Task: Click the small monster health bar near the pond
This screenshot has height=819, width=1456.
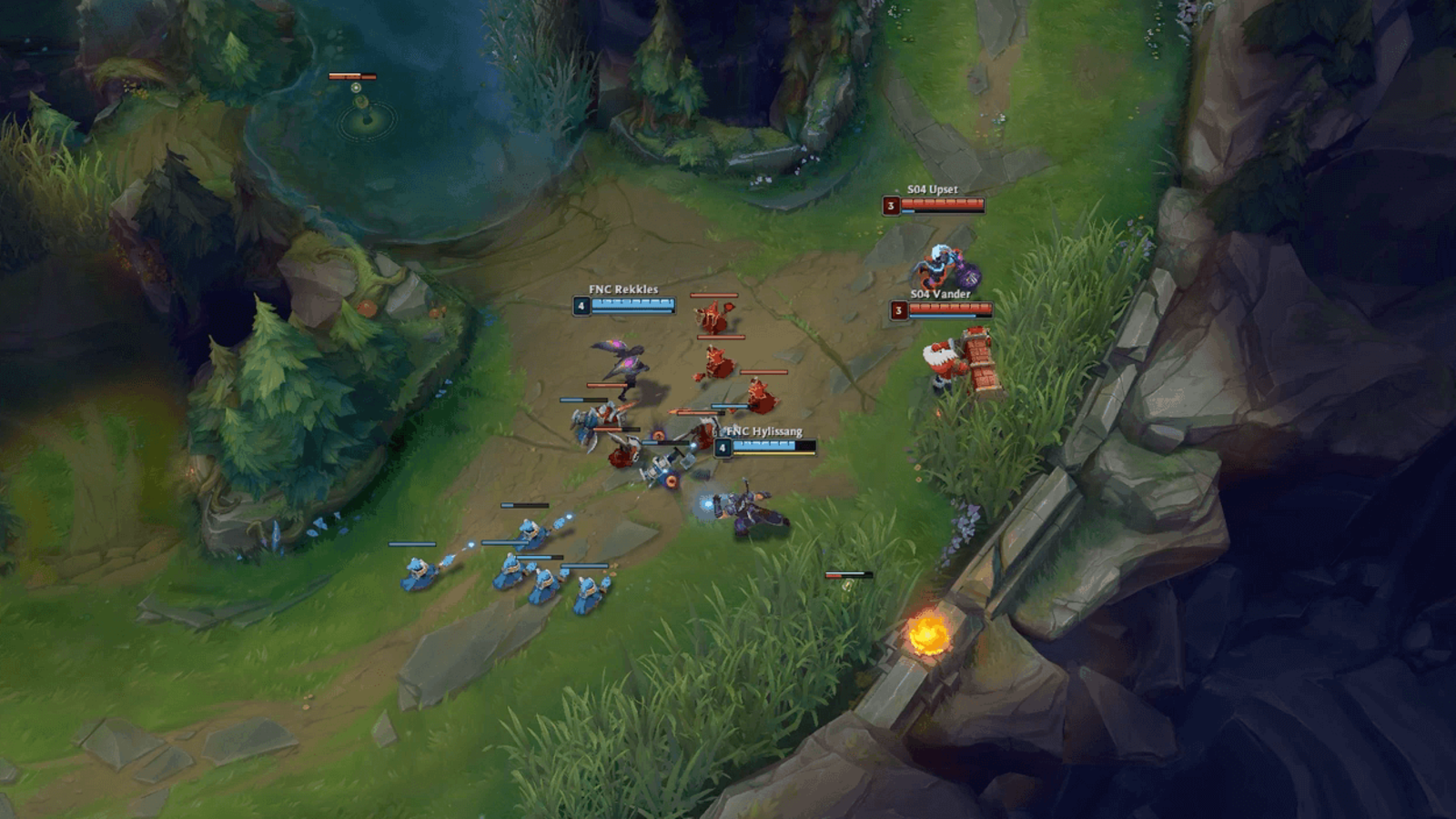Action: point(353,77)
